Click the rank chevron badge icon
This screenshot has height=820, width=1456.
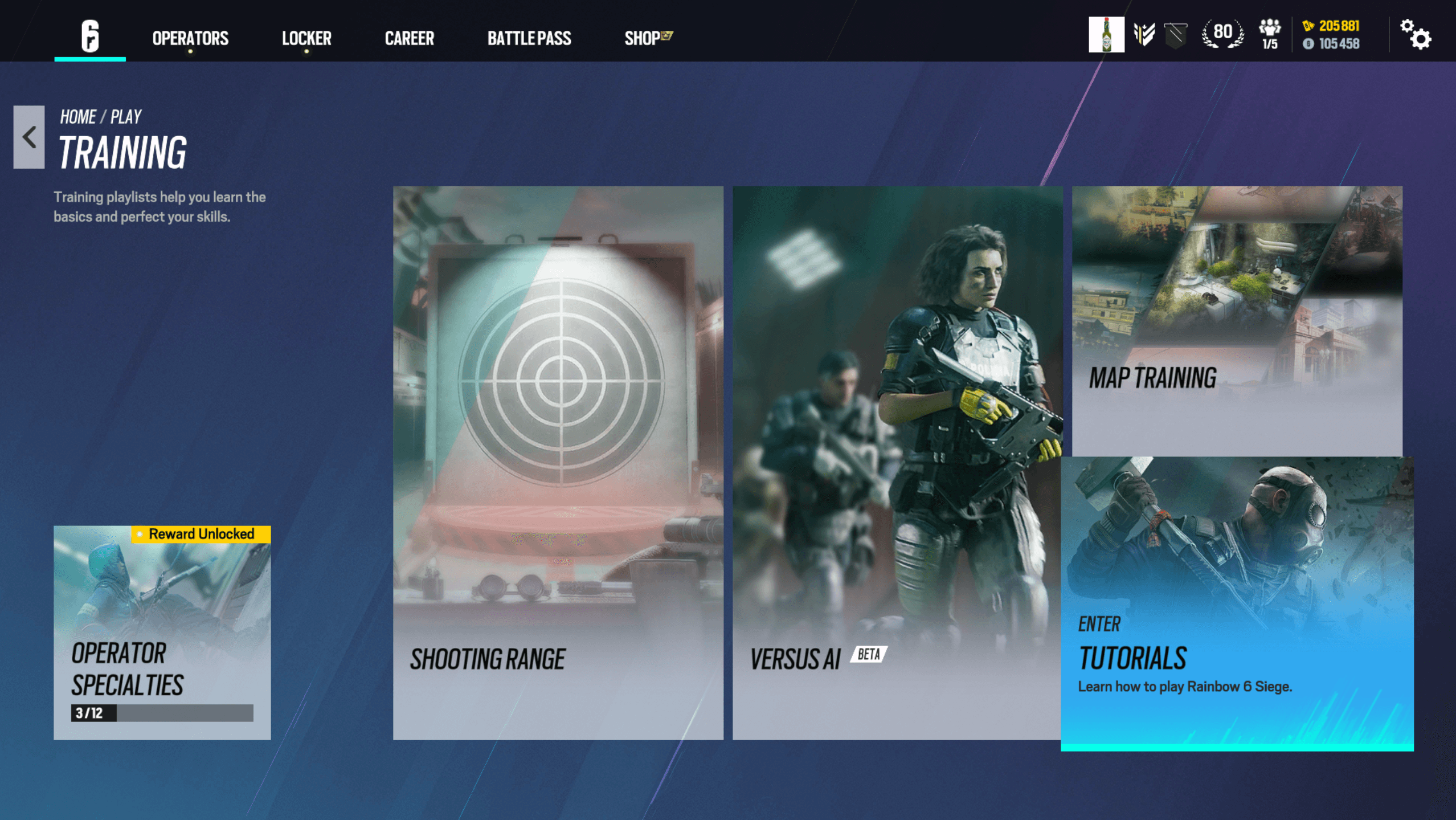click(1144, 35)
